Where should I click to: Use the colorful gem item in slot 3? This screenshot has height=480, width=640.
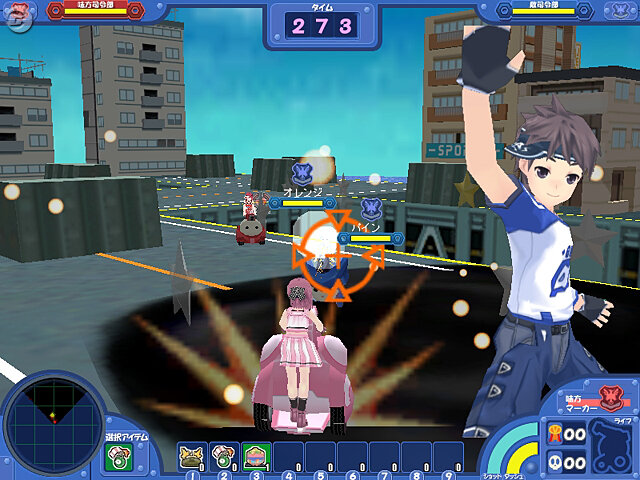(x=254, y=456)
